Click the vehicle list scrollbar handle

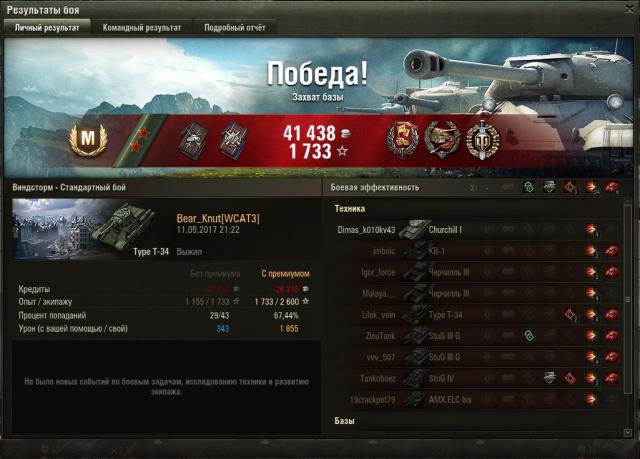point(628,300)
